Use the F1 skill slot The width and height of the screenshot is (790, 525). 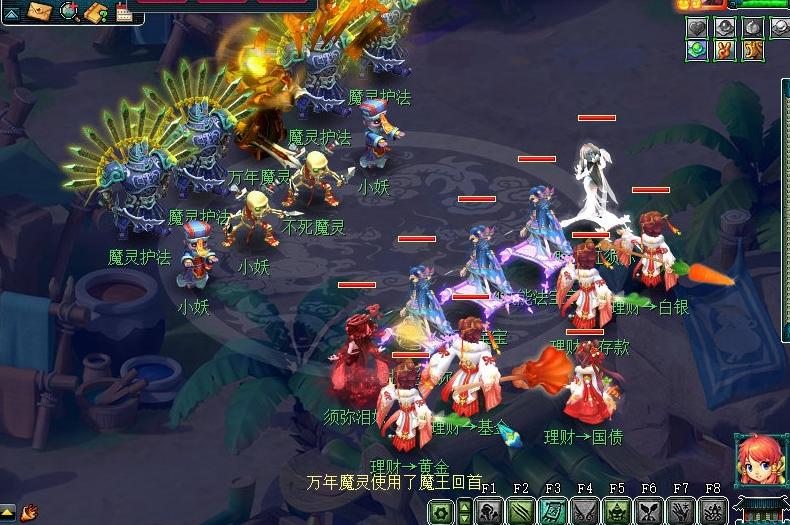489,512
